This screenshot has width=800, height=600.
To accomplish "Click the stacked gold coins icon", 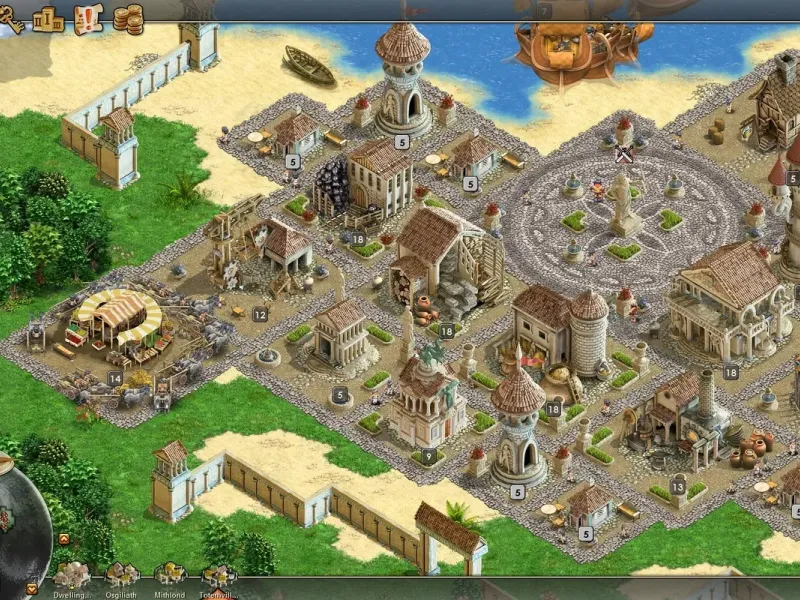I will [x=128, y=18].
